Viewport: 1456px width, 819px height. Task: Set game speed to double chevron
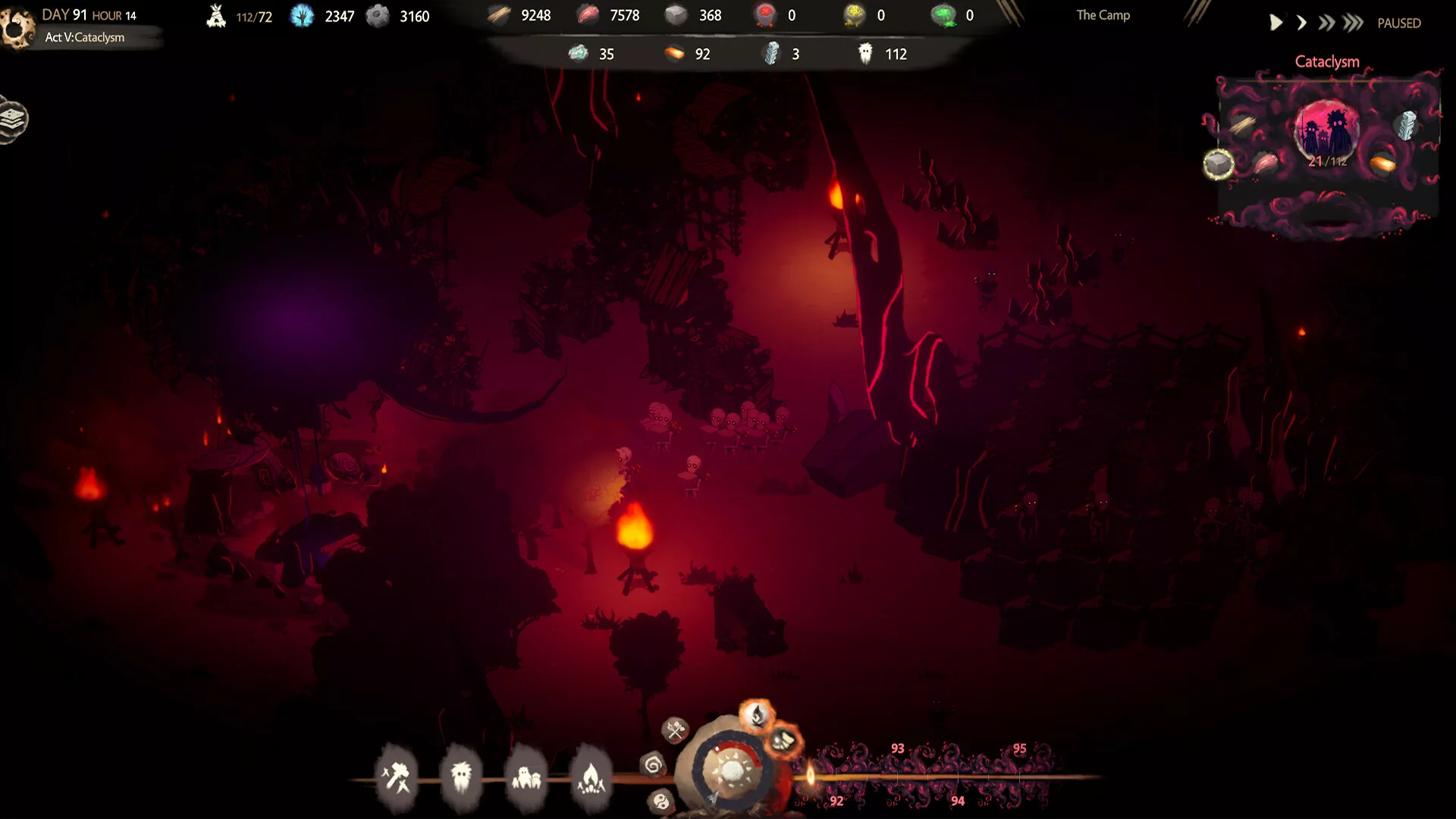click(1326, 24)
